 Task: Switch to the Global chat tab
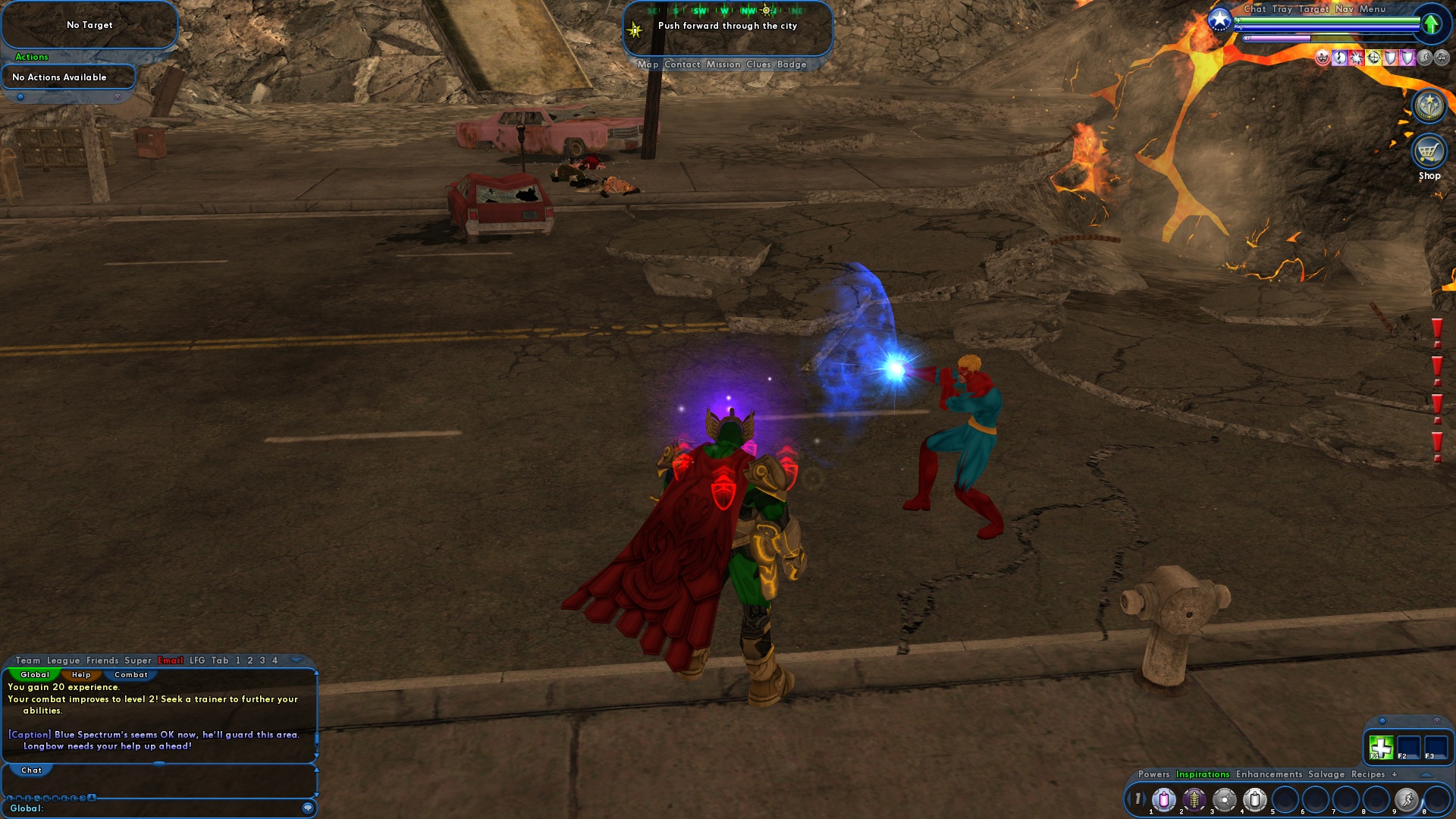[34, 675]
